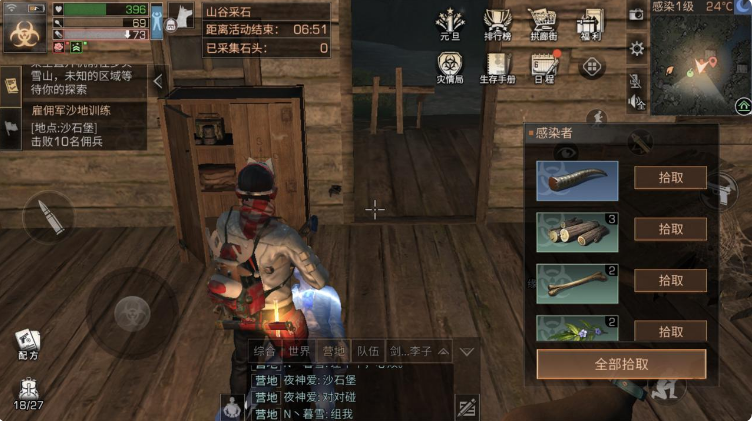The width and height of the screenshot is (753, 421).
Task: Open the 福利 rewards menu
Action: coord(591,24)
